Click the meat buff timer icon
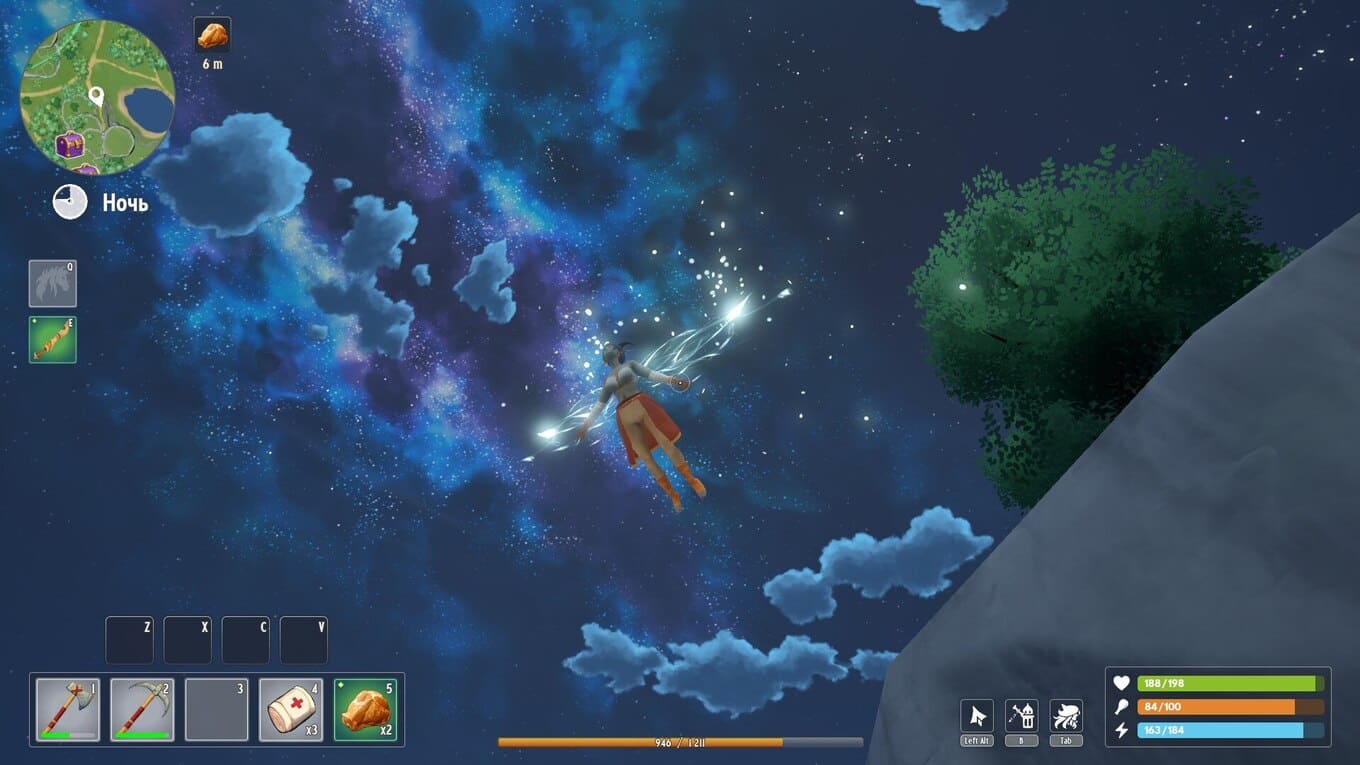Image resolution: width=1360 pixels, height=765 pixels. 212,35
